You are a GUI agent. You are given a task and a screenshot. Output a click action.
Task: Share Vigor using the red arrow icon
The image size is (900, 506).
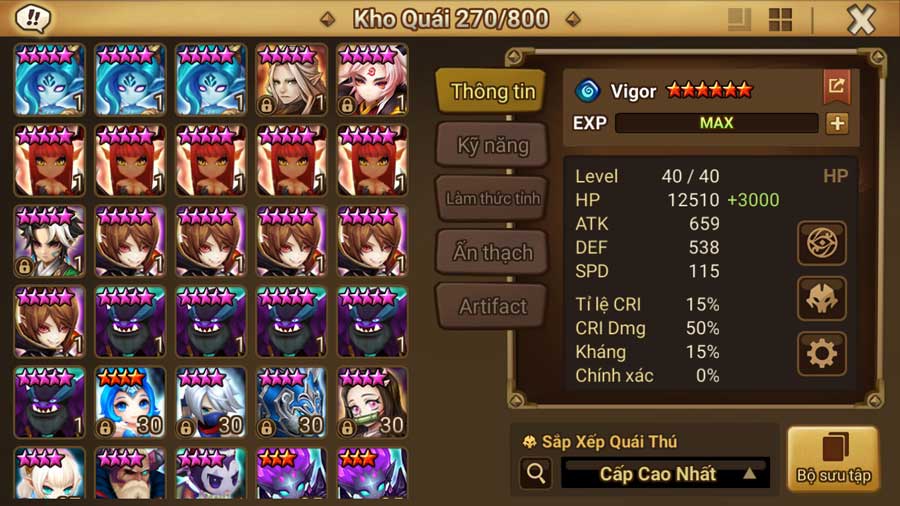tap(836, 87)
